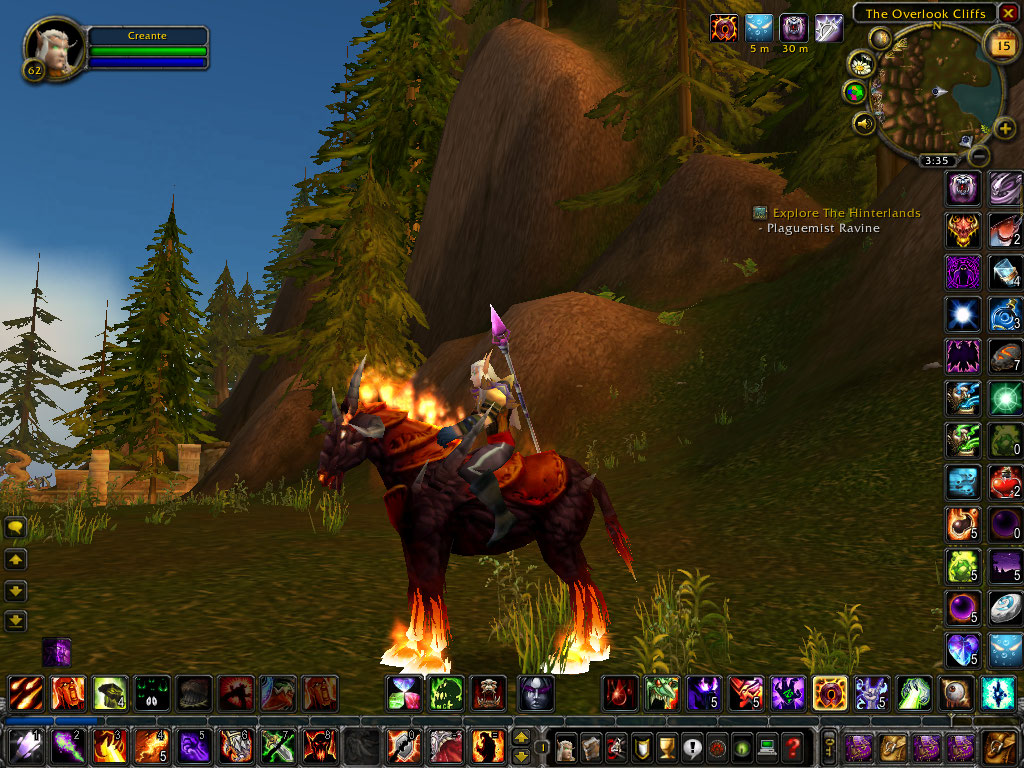Open the computer main menu button
This screenshot has width=1024, height=768.
tap(766, 746)
